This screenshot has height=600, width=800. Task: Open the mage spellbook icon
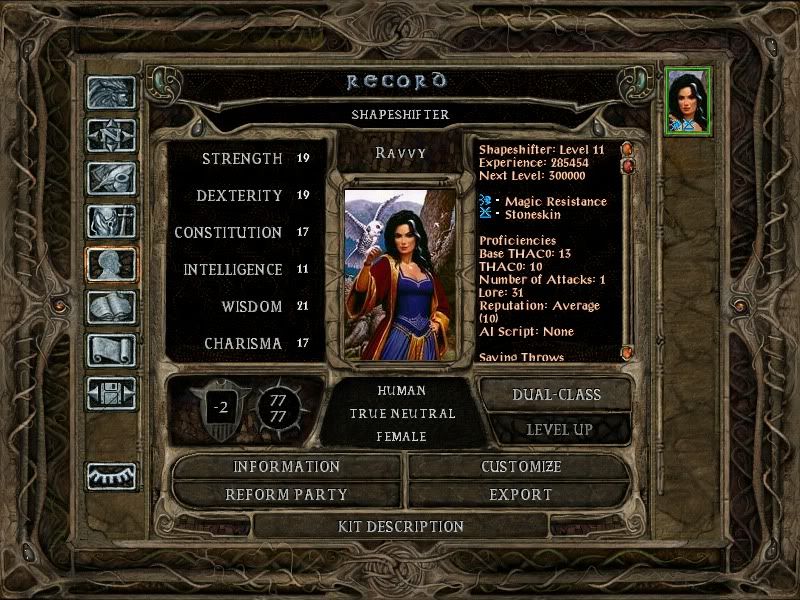click(111, 307)
